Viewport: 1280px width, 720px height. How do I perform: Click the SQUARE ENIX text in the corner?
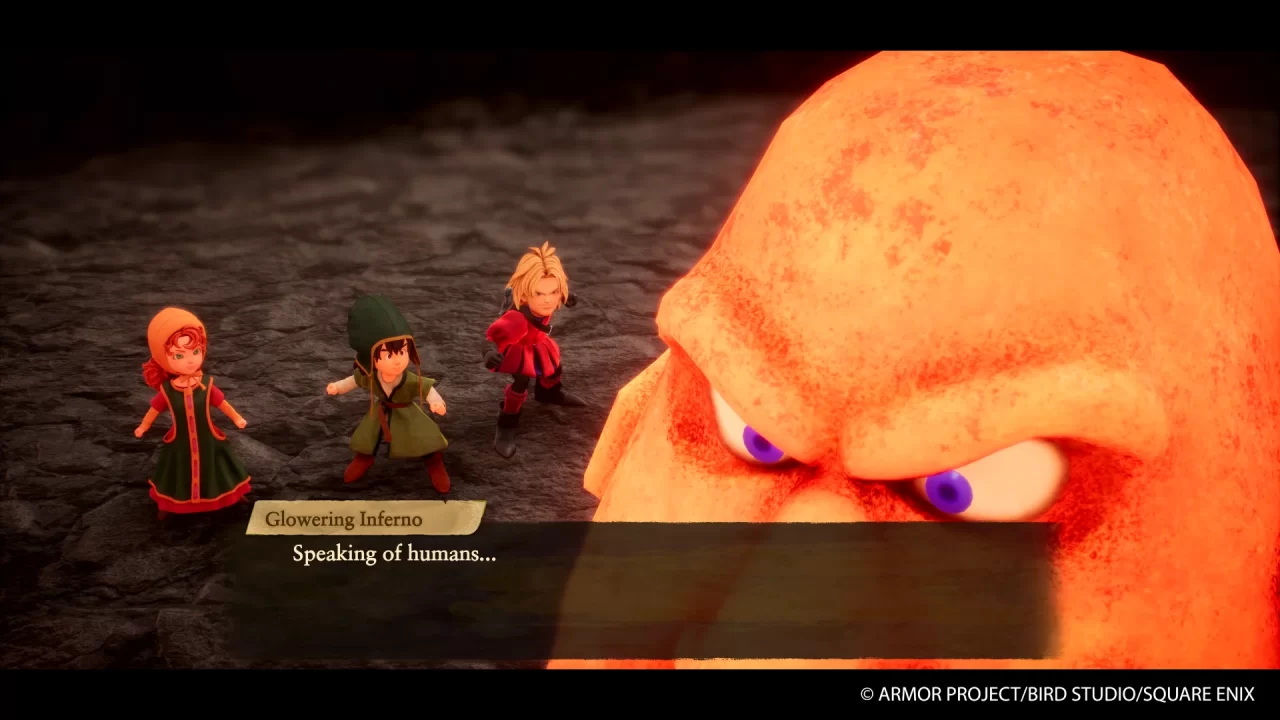(1195, 693)
